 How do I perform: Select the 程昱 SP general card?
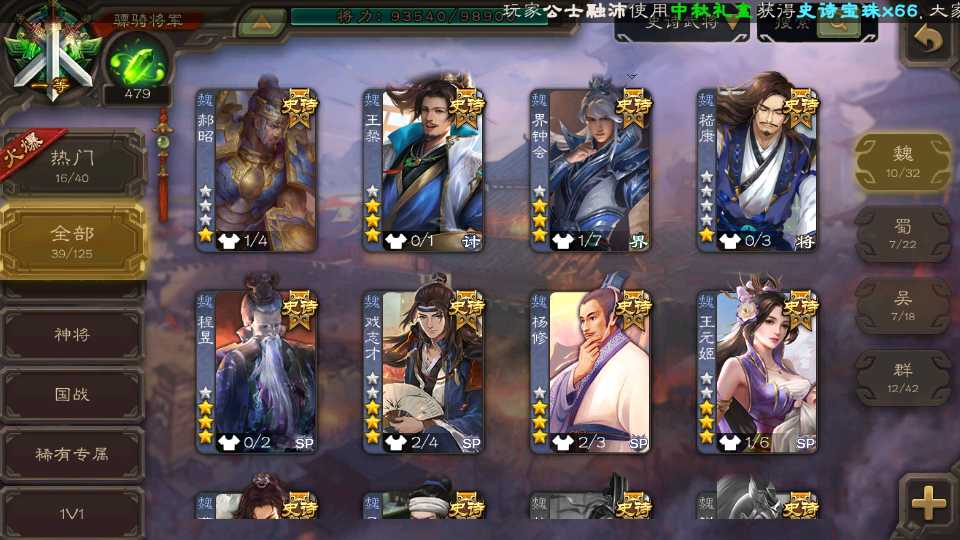click(257, 372)
